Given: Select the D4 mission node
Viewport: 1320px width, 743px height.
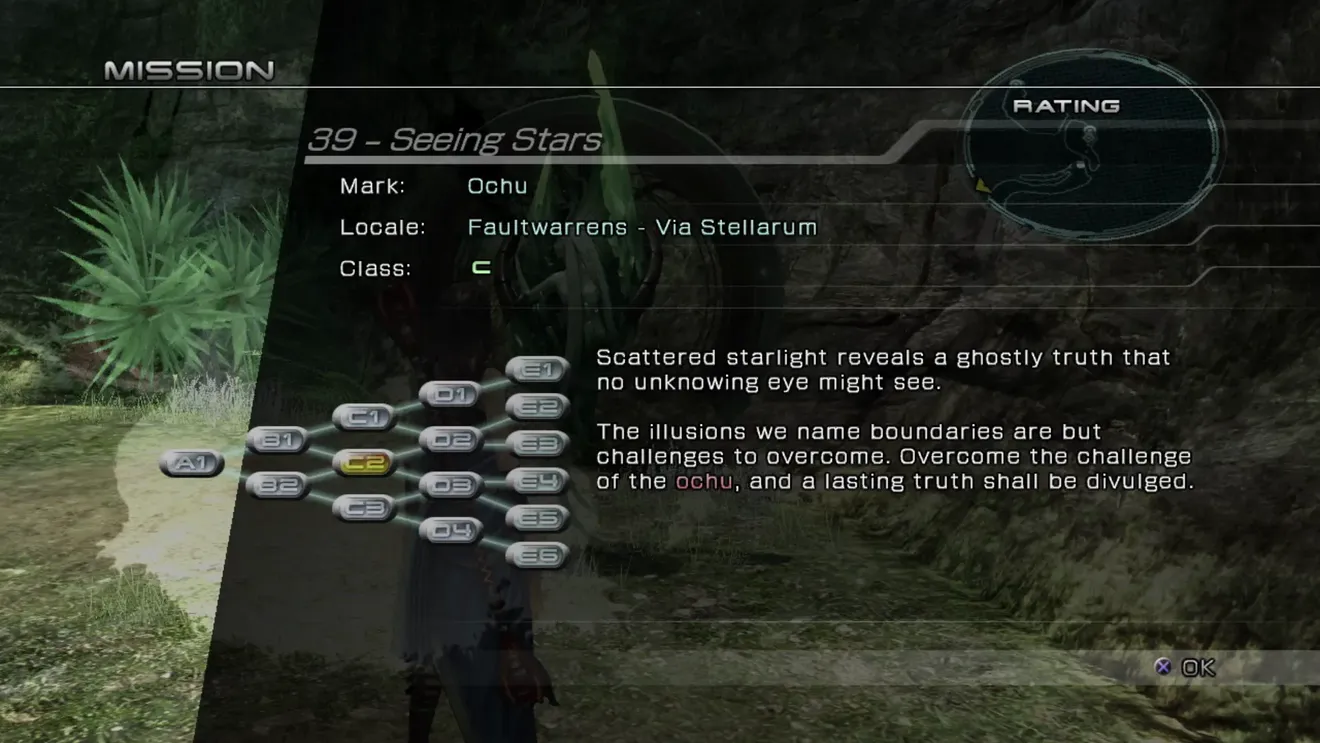Looking at the screenshot, I should 451,530.
